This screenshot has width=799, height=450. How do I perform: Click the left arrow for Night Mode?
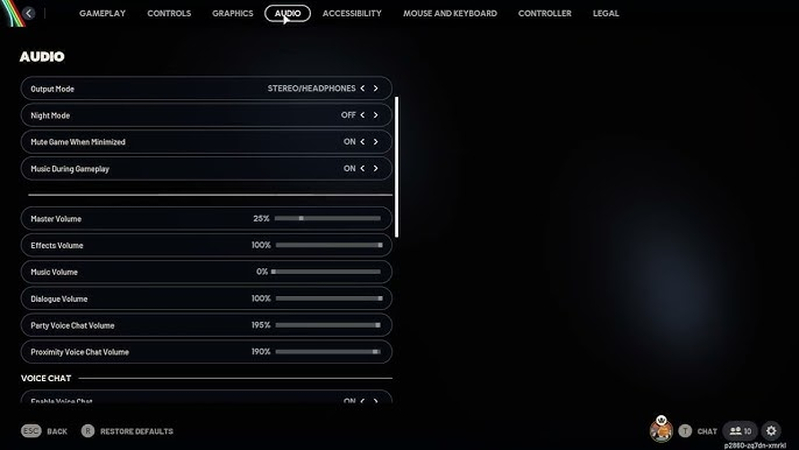coord(362,115)
